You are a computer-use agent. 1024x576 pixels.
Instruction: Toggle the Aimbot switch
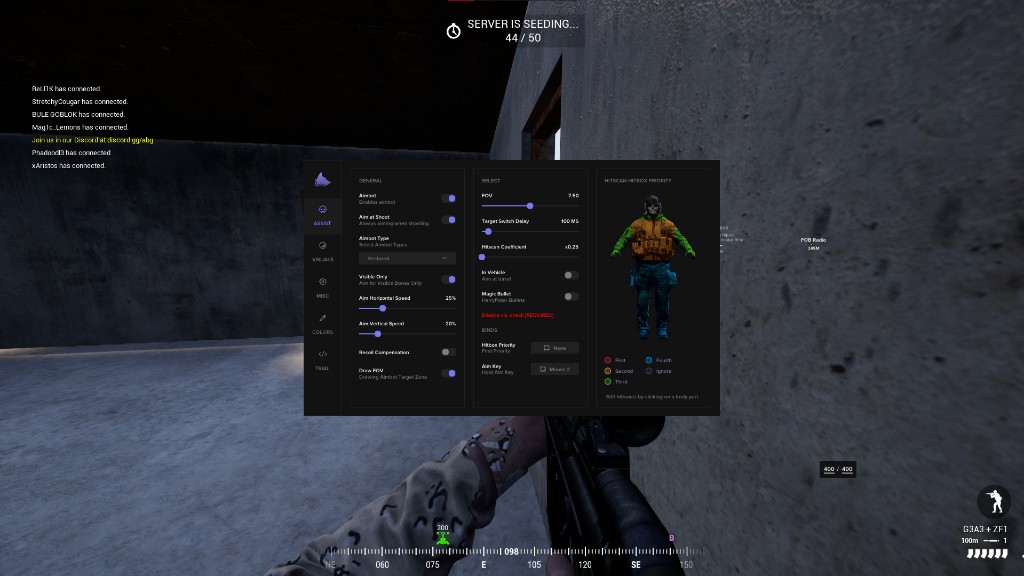click(448, 199)
